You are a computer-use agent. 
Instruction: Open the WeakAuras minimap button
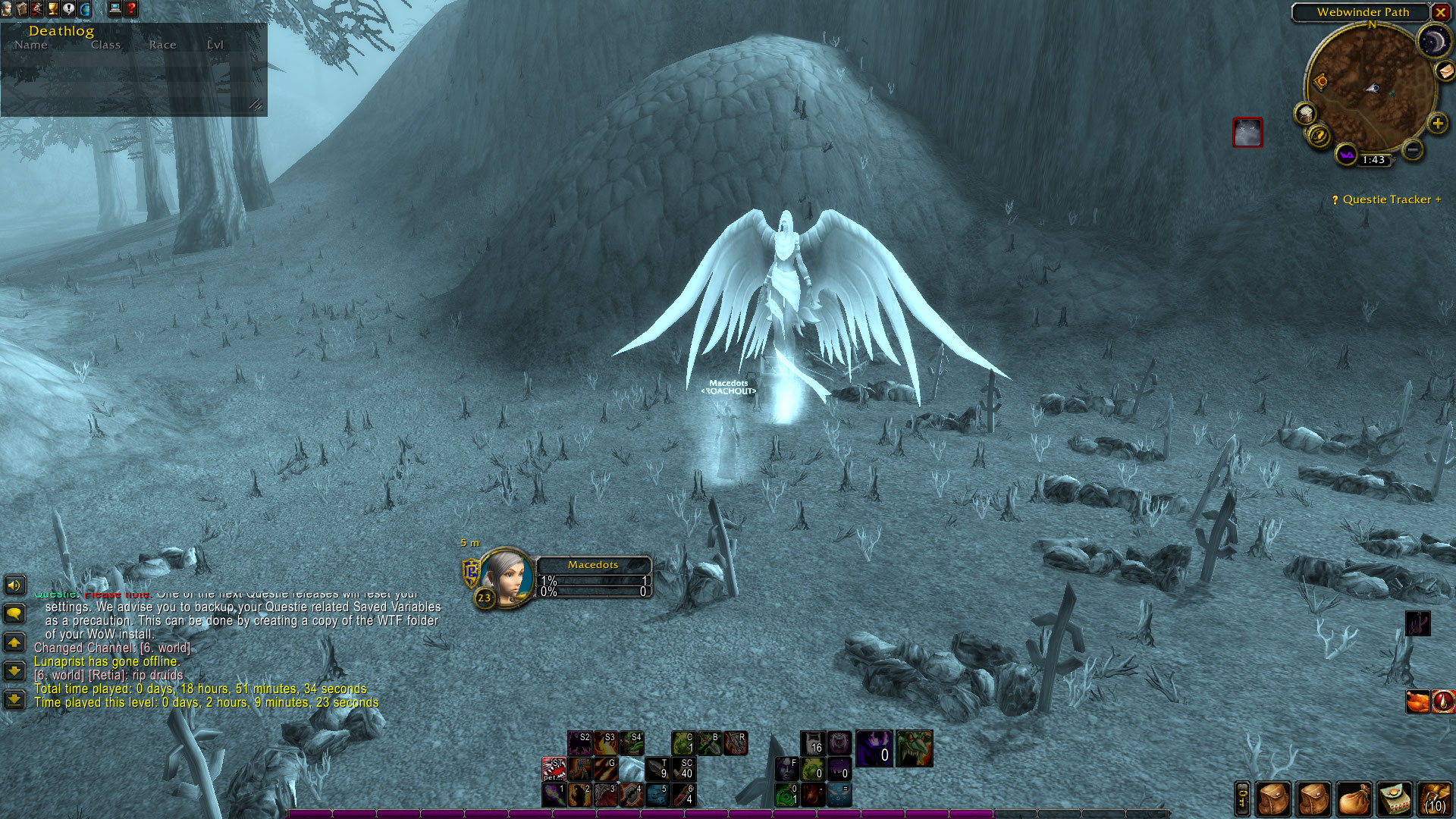1346,155
